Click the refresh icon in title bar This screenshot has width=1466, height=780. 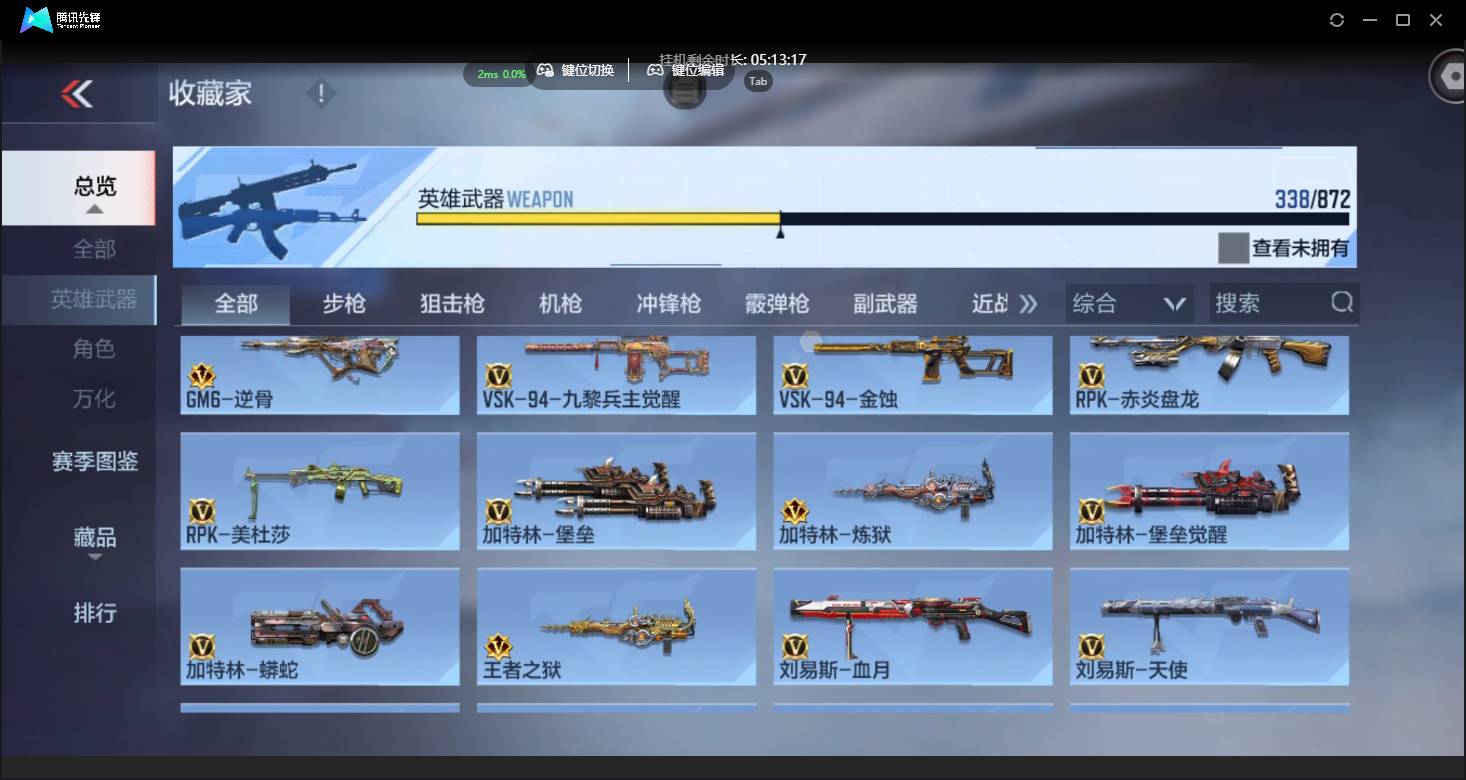pos(1337,19)
